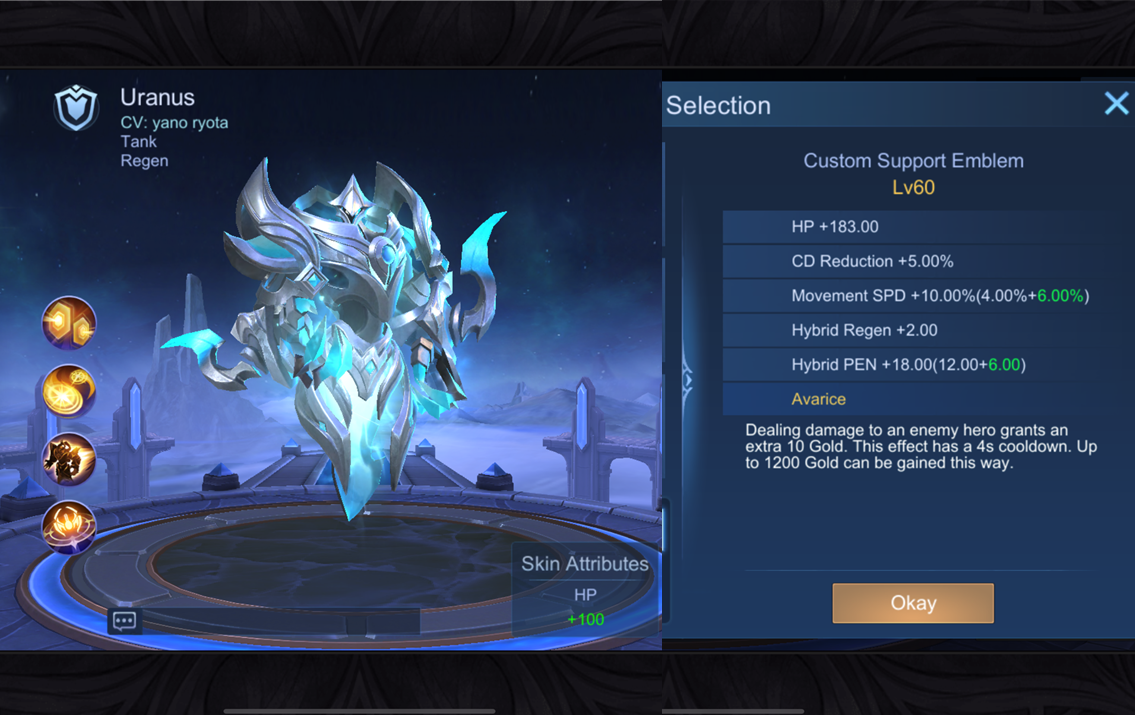Viewport: 1135px width, 715px height.
Task: View the glowing spinning disc skill icon
Action: 69,391
